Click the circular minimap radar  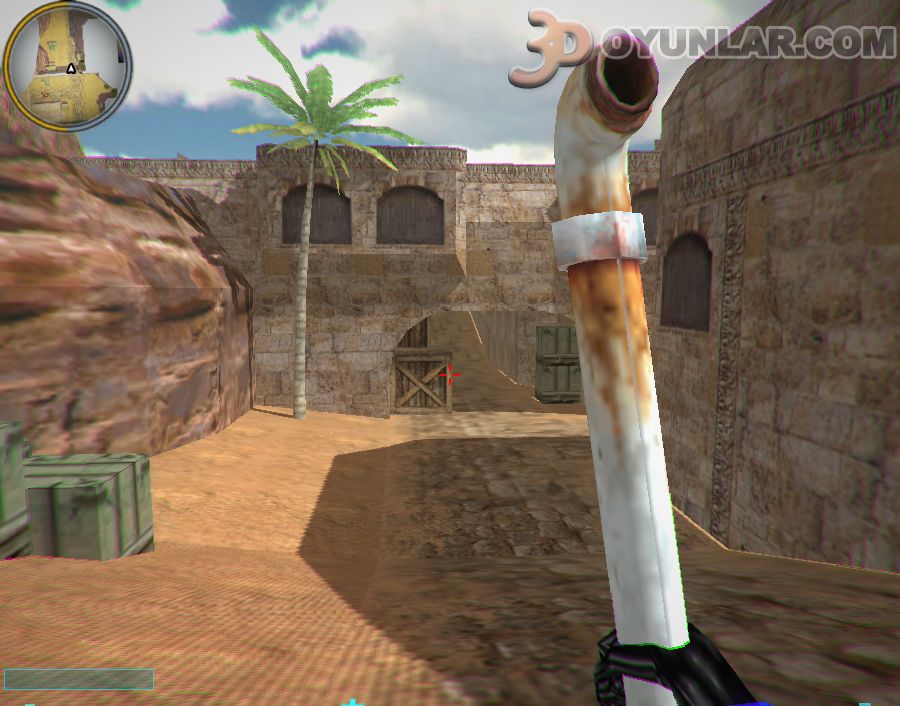[x=67, y=67]
